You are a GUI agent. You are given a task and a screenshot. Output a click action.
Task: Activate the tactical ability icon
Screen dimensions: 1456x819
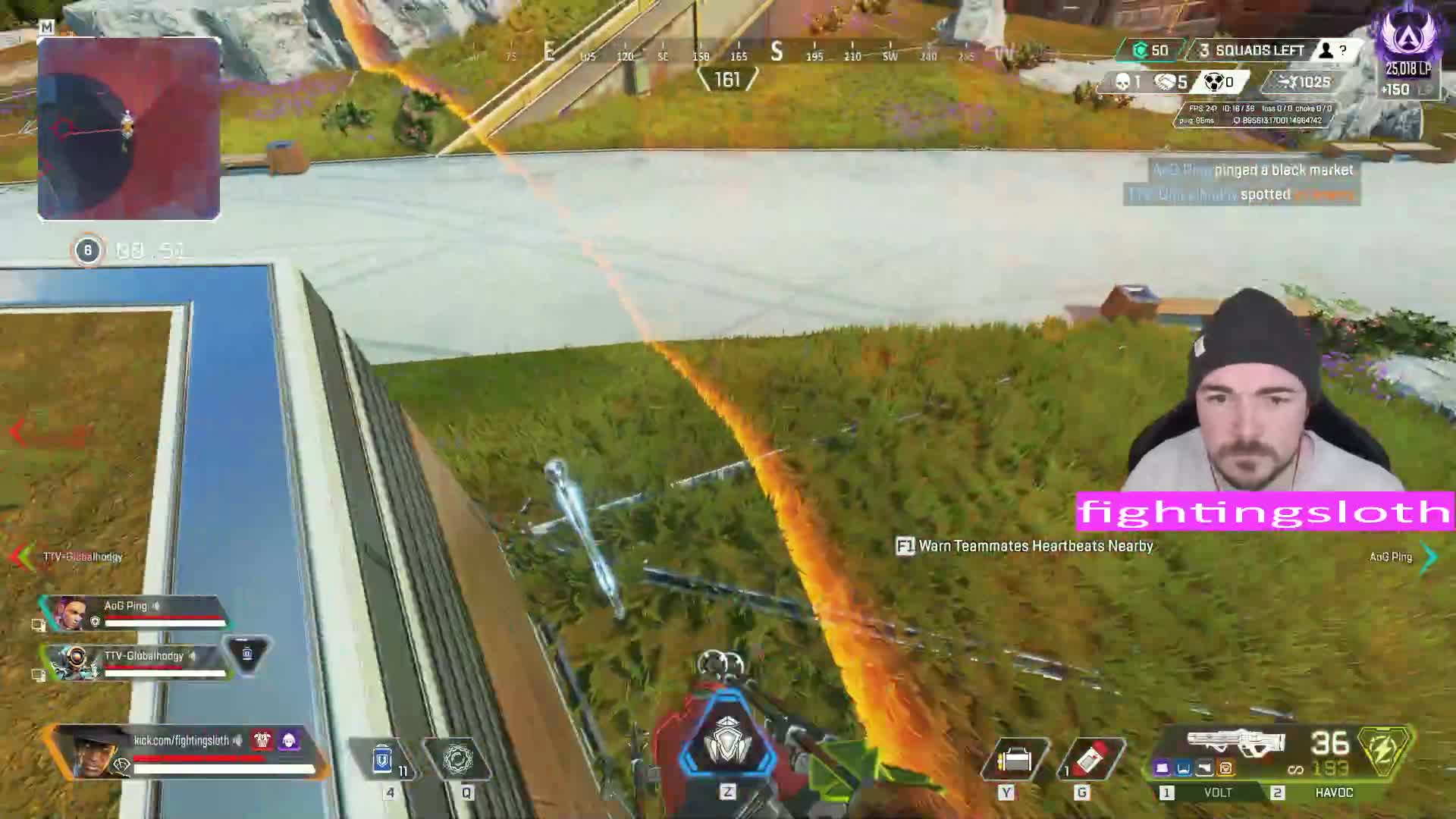point(458,759)
